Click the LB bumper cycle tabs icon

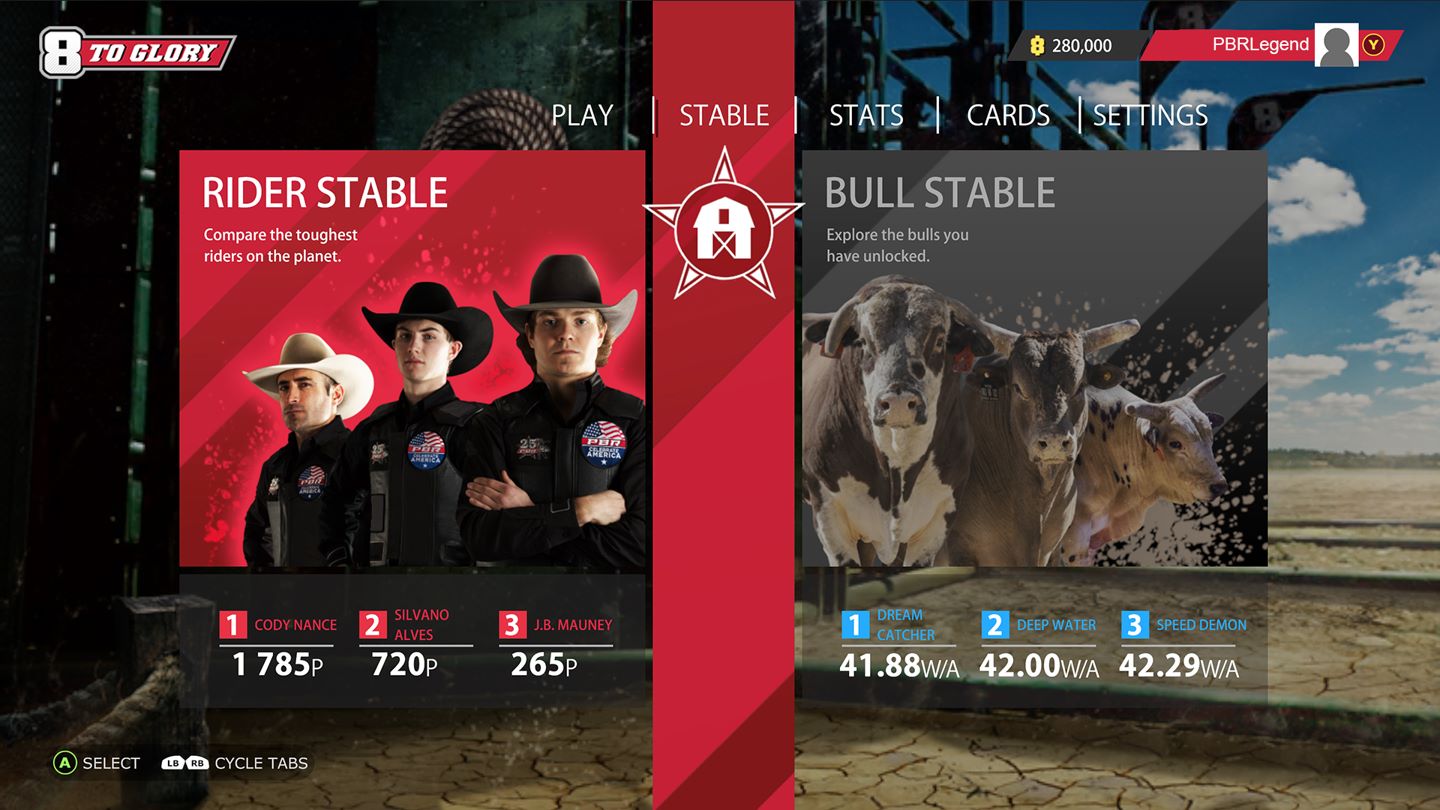[x=172, y=763]
